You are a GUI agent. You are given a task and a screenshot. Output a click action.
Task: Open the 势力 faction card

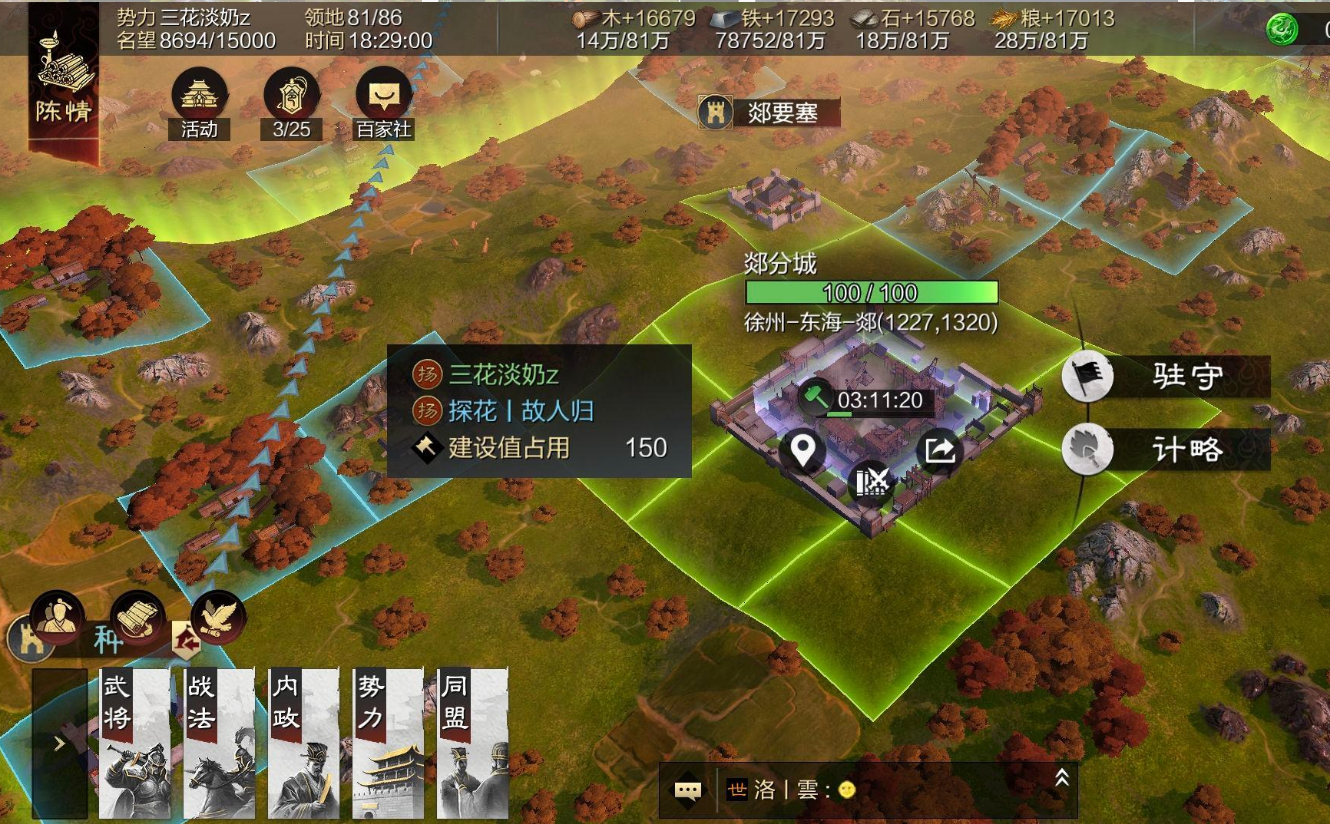388,743
